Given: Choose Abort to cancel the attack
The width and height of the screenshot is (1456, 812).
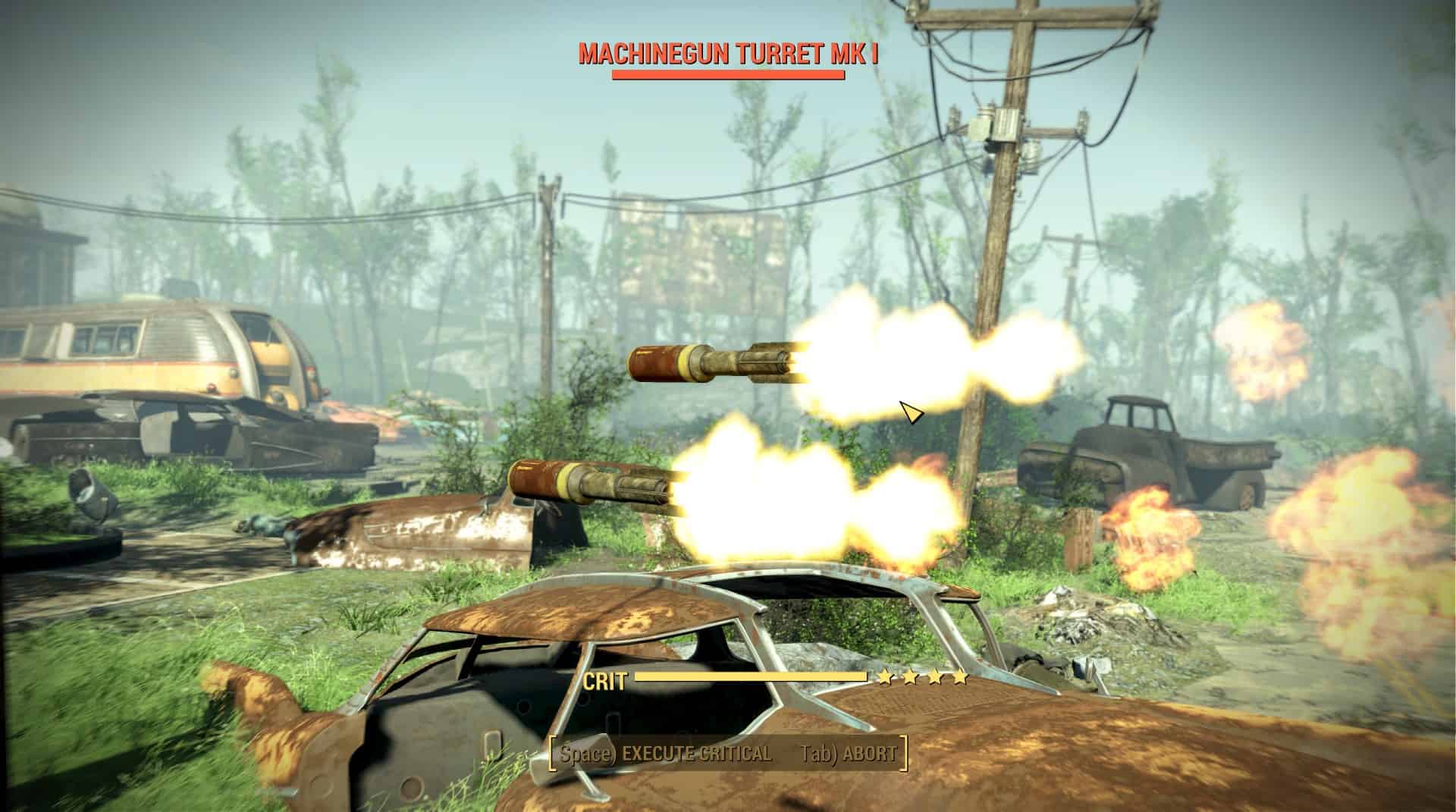Looking at the screenshot, I should tap(849, 754).
